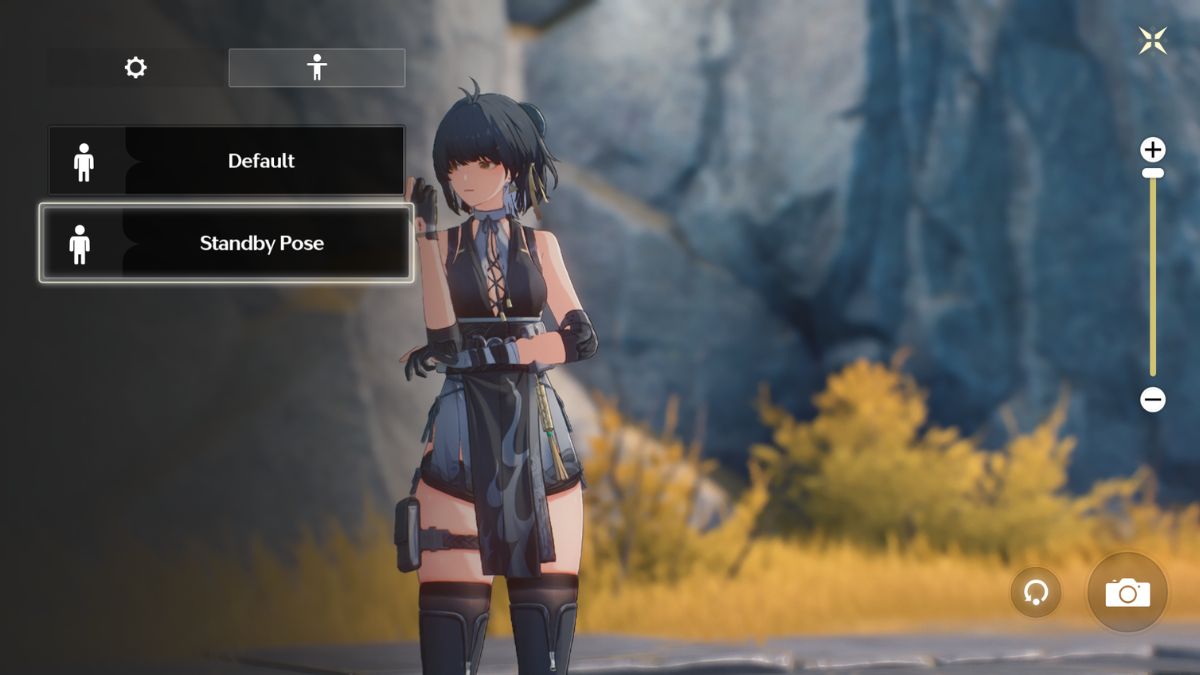The height and width of the screenshot is (675, 1200).
Task: Zoom in with the plus button
Action: coord(1153,150)
